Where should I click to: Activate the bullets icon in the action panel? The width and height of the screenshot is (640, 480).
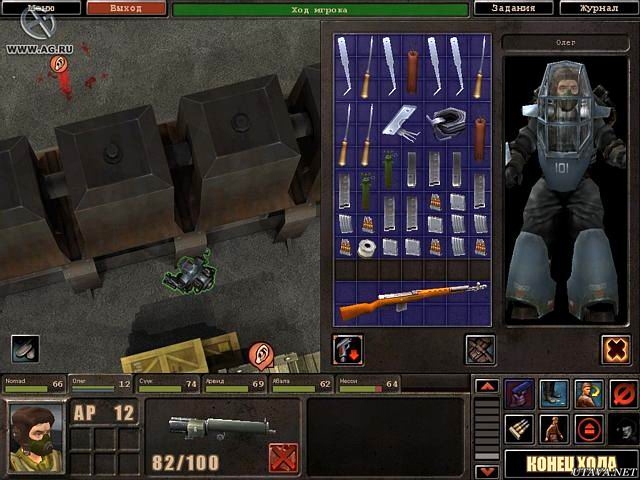coord(518,429)
